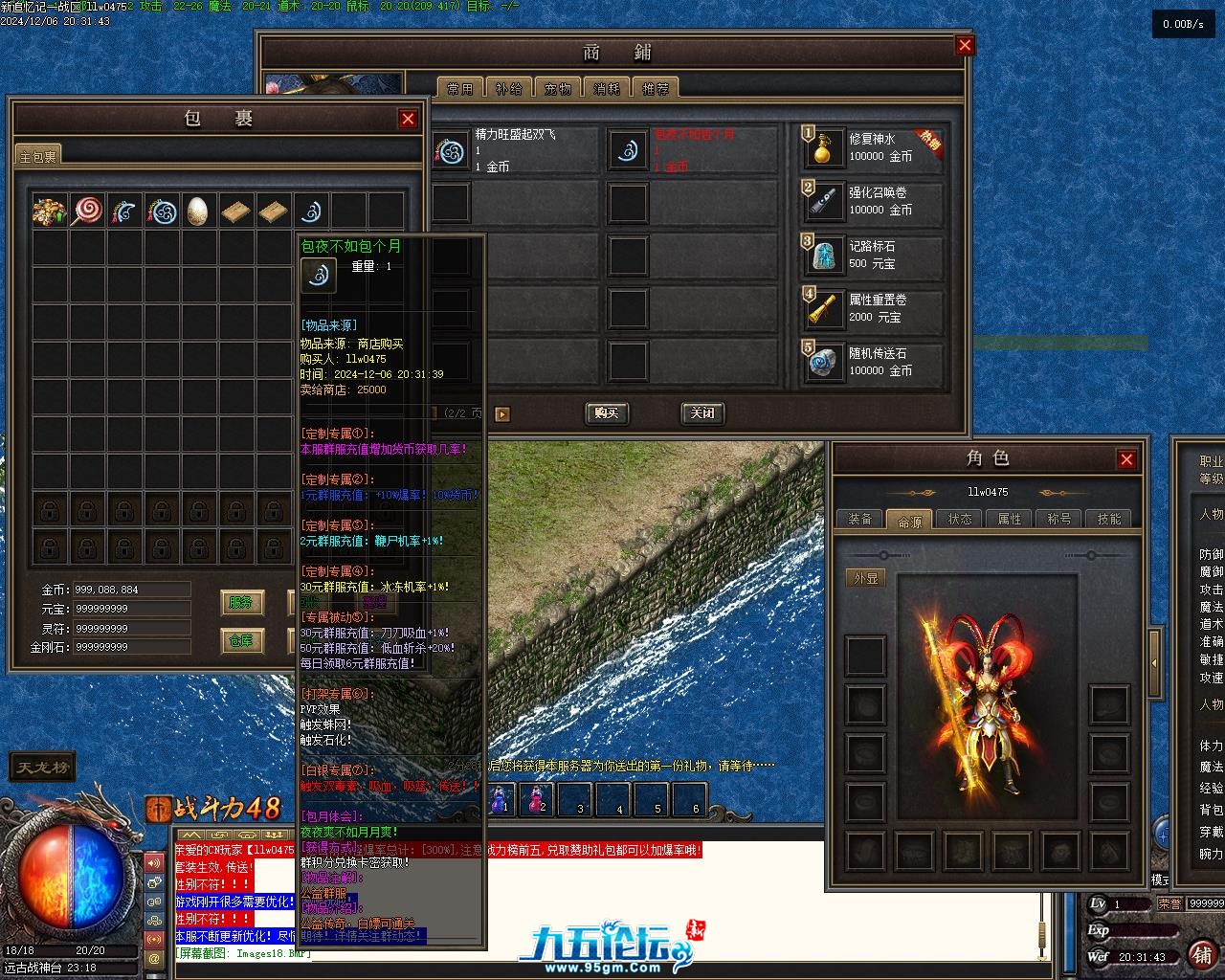Screen dimensions: 1225x980
Task: Open the 装备 equipment tab
Action: tap(859, 519)
